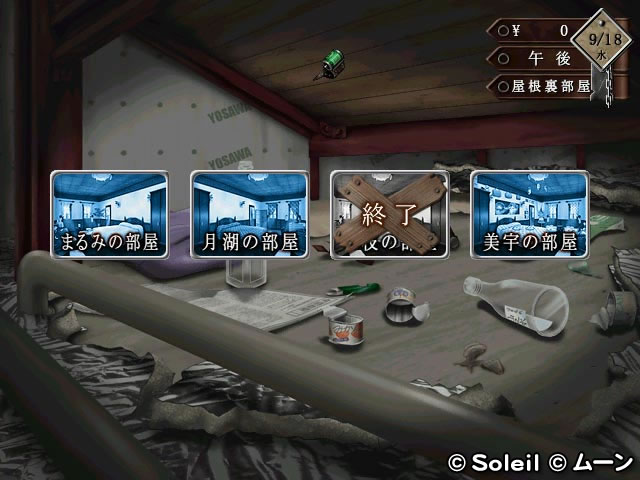
Task: Open the 美宇の部屋 room tile
Action: [x=530, y=213]
